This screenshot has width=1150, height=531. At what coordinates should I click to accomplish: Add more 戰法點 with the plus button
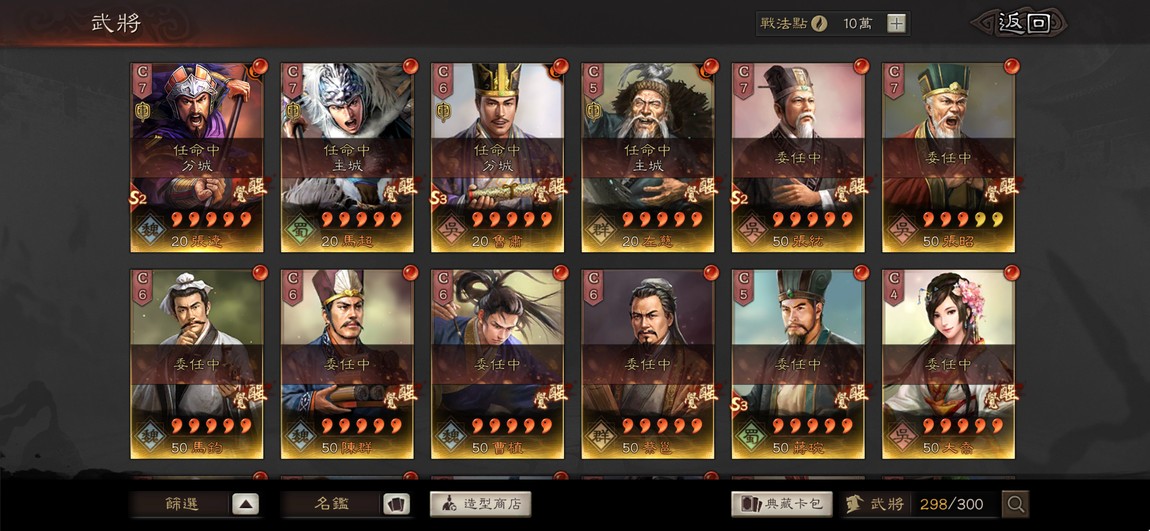point(896,24)
